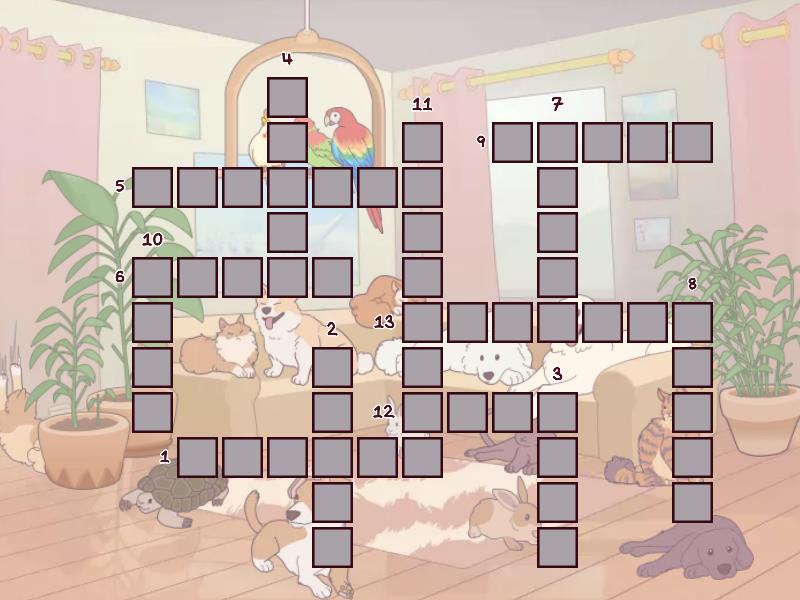Choose the bottom cell of 8 down
Image resolution: width=800 pixels, height=600 pixels.
coord(692,502)
